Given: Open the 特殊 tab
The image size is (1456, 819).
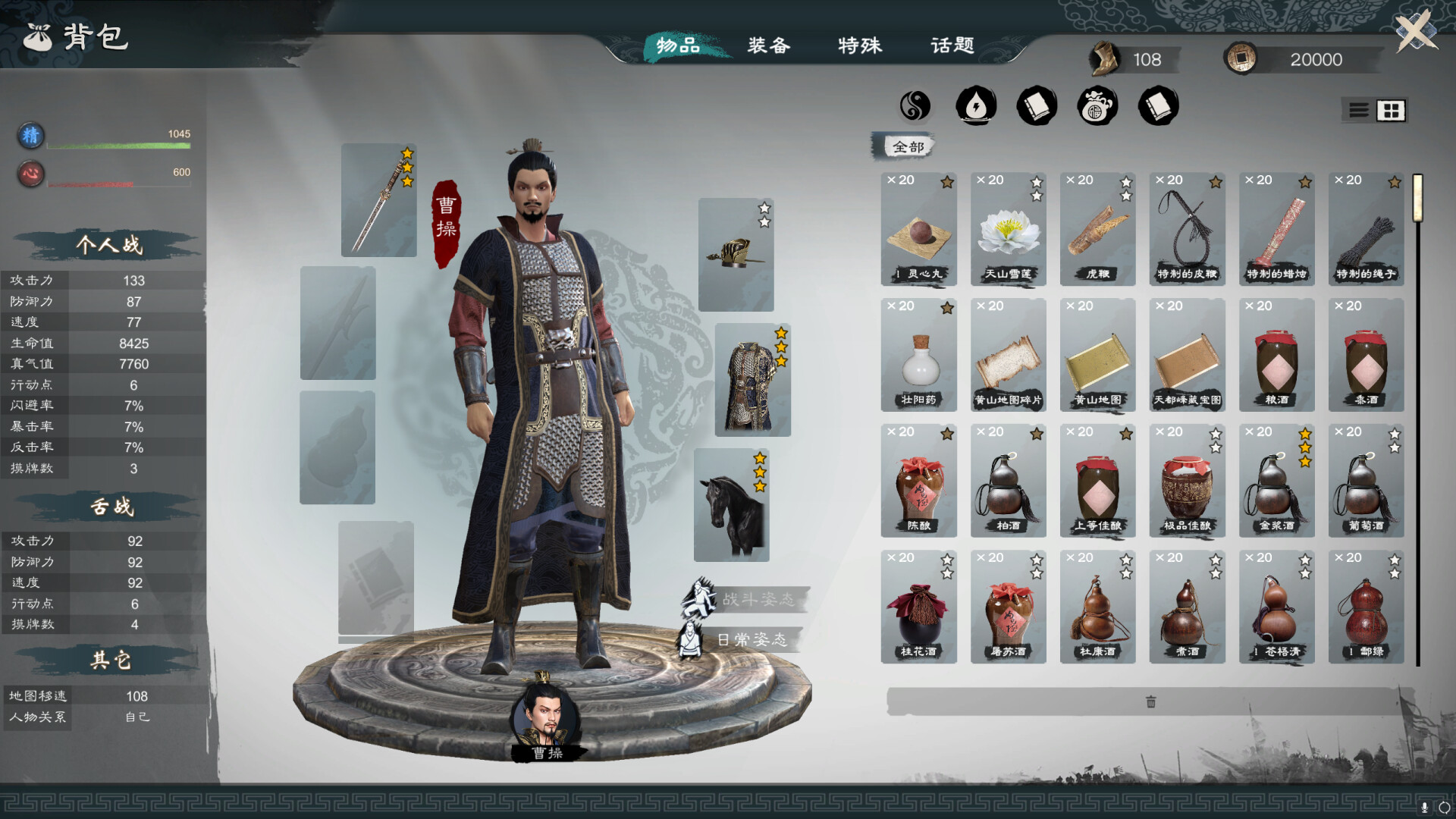Looking at the screenshot, I should [860, 45].
